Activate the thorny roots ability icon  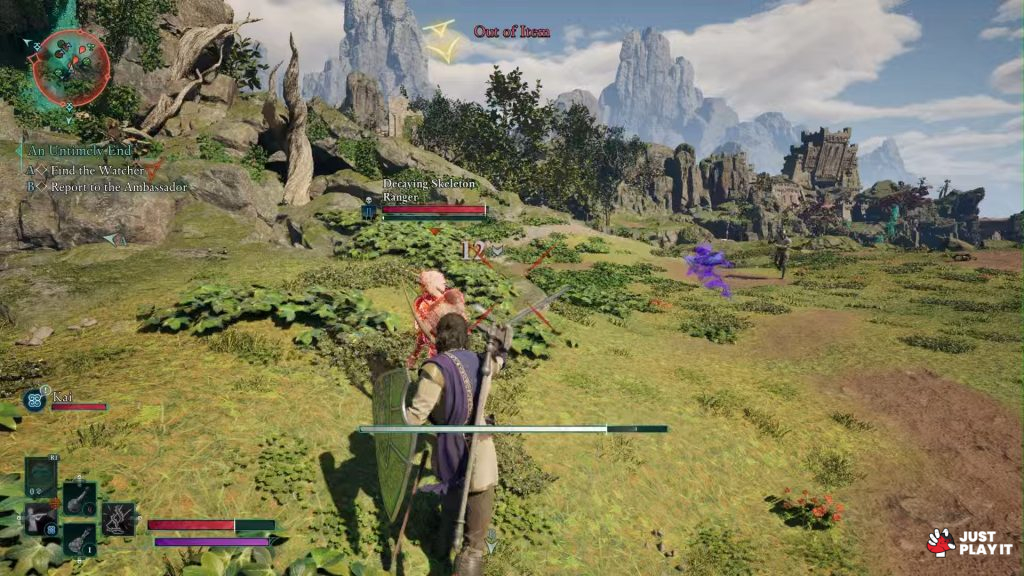pos(118,519)
